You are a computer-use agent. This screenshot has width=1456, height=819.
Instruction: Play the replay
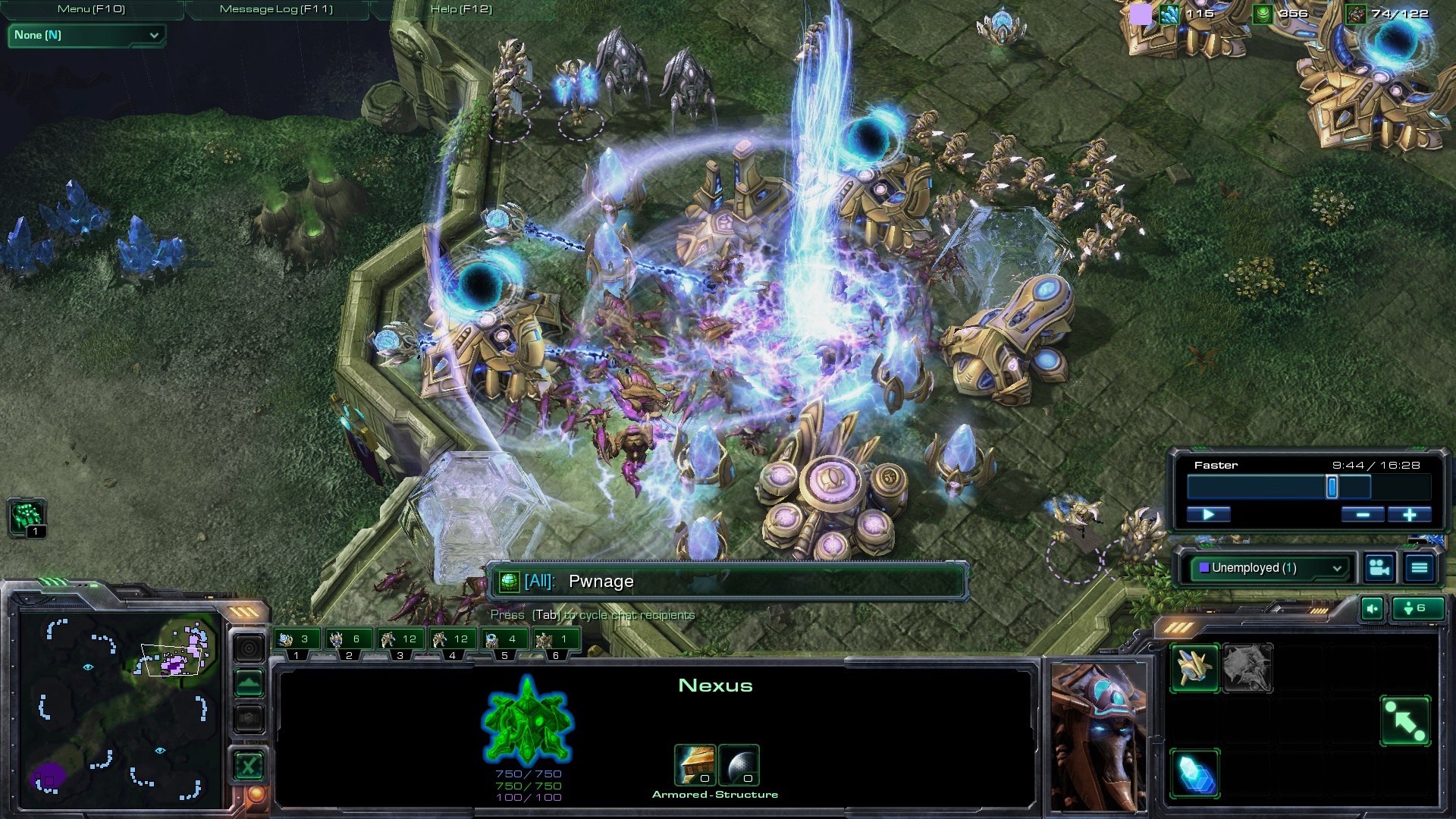click(x=1209, y=515)
